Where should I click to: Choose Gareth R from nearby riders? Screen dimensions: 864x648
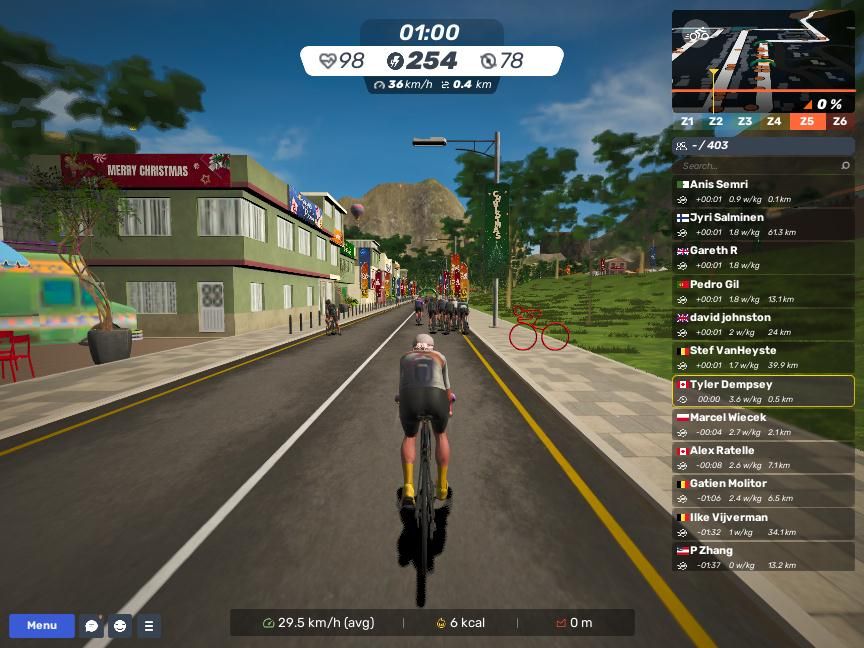(763, 257)
